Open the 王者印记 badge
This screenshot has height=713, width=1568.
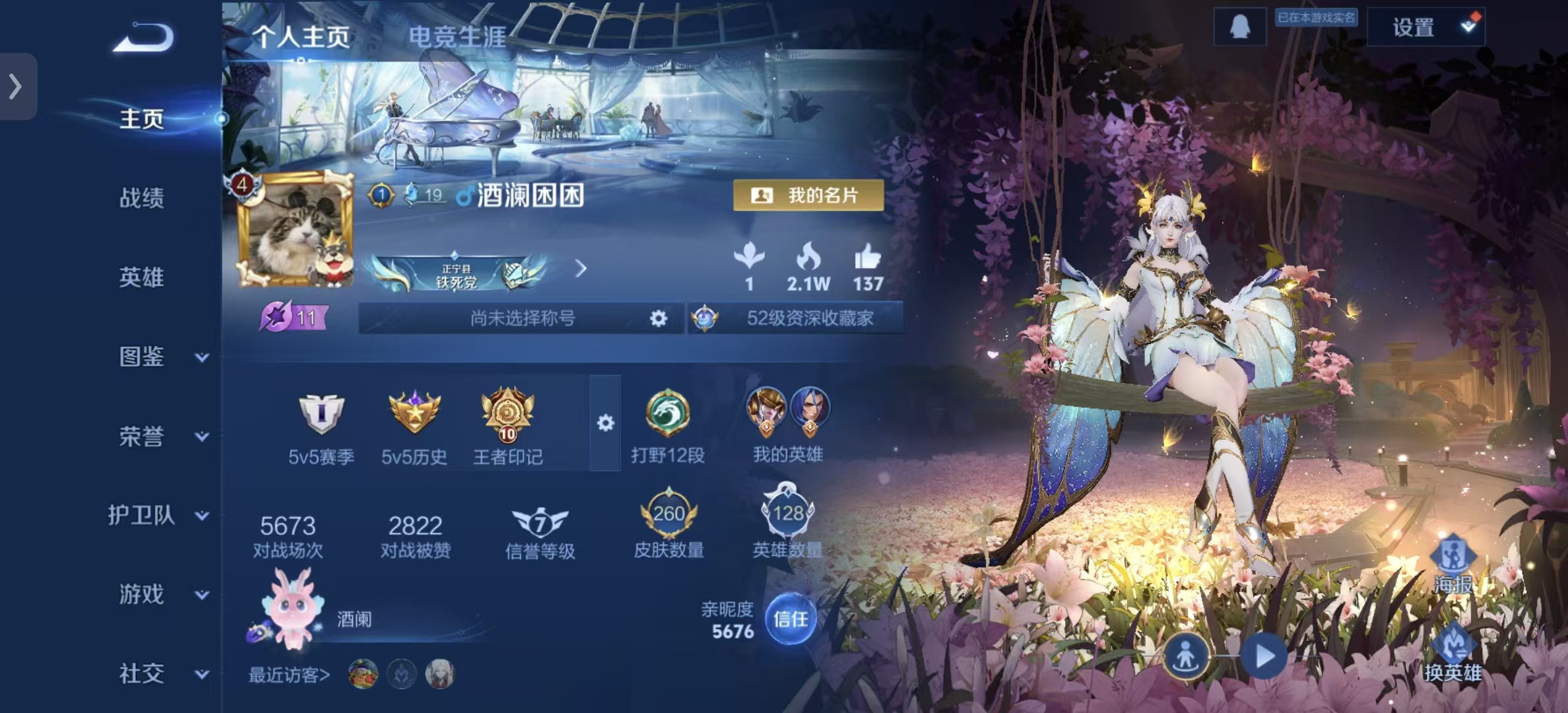point(507,423)
